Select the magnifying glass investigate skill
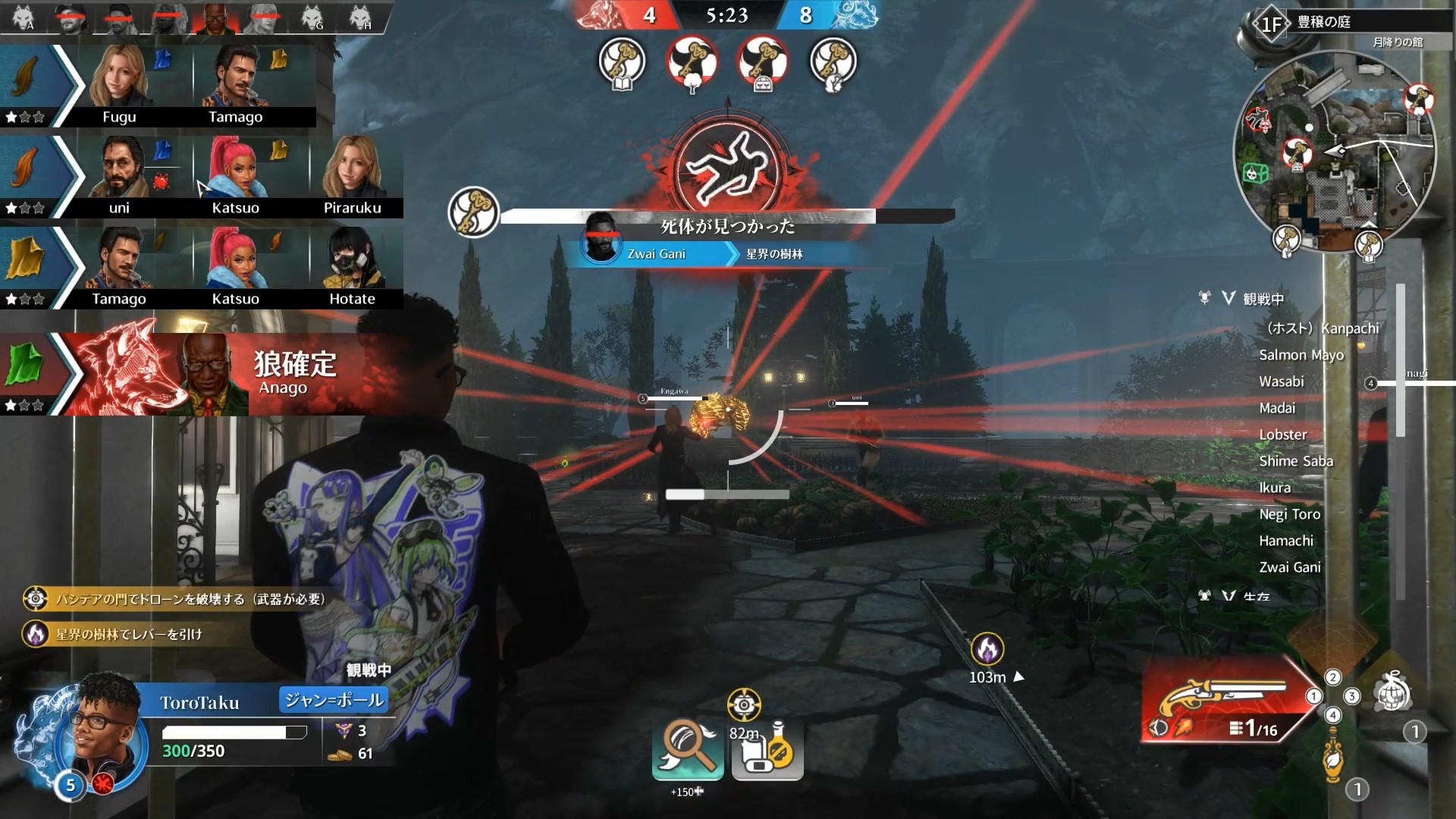1456x819 pixels. click(x=688, y=745)
